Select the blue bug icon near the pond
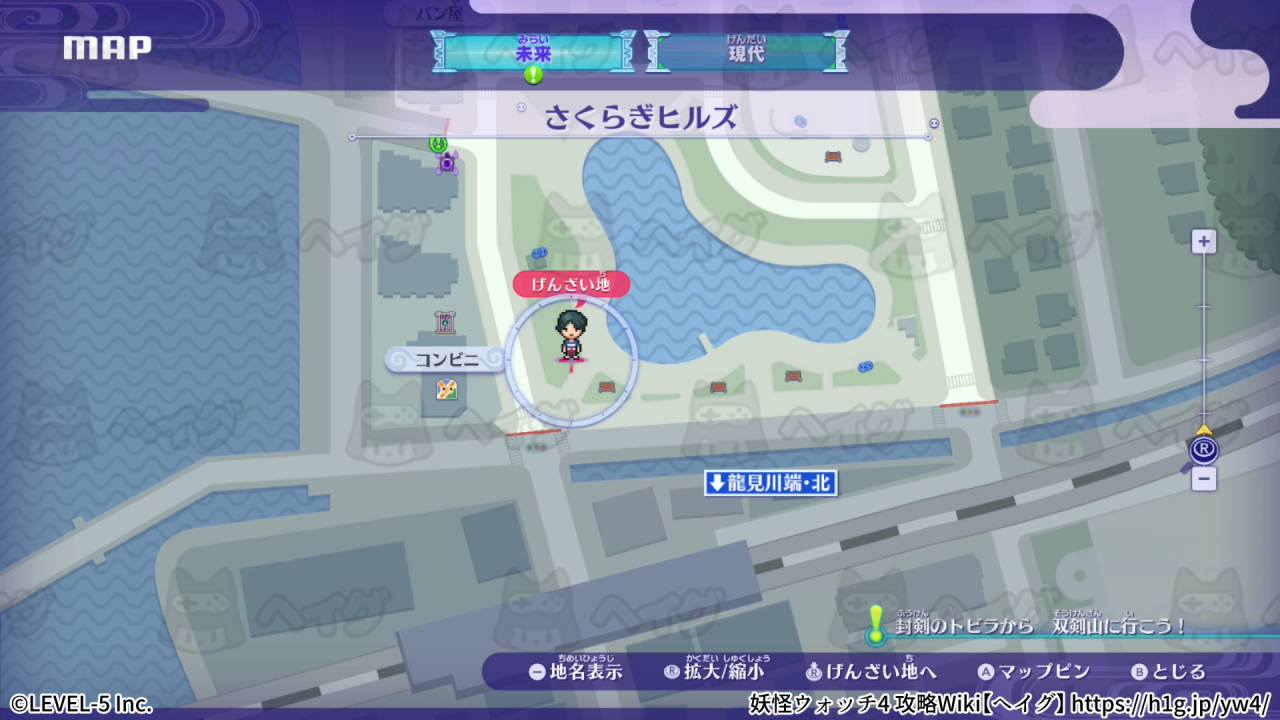This screenshot has height=720, width=1280. [541, 253]
